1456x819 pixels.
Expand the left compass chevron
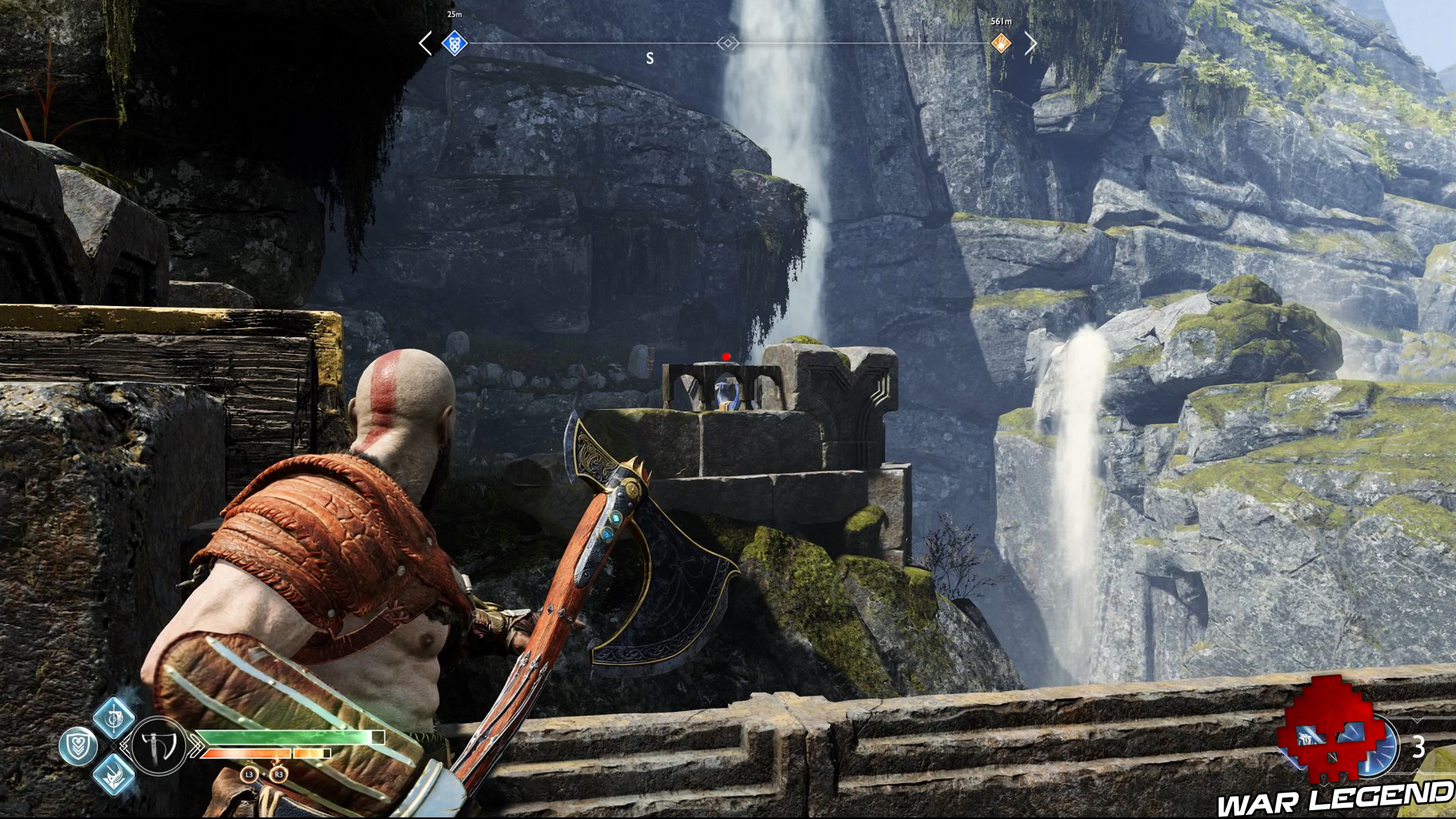pos(424,45)
